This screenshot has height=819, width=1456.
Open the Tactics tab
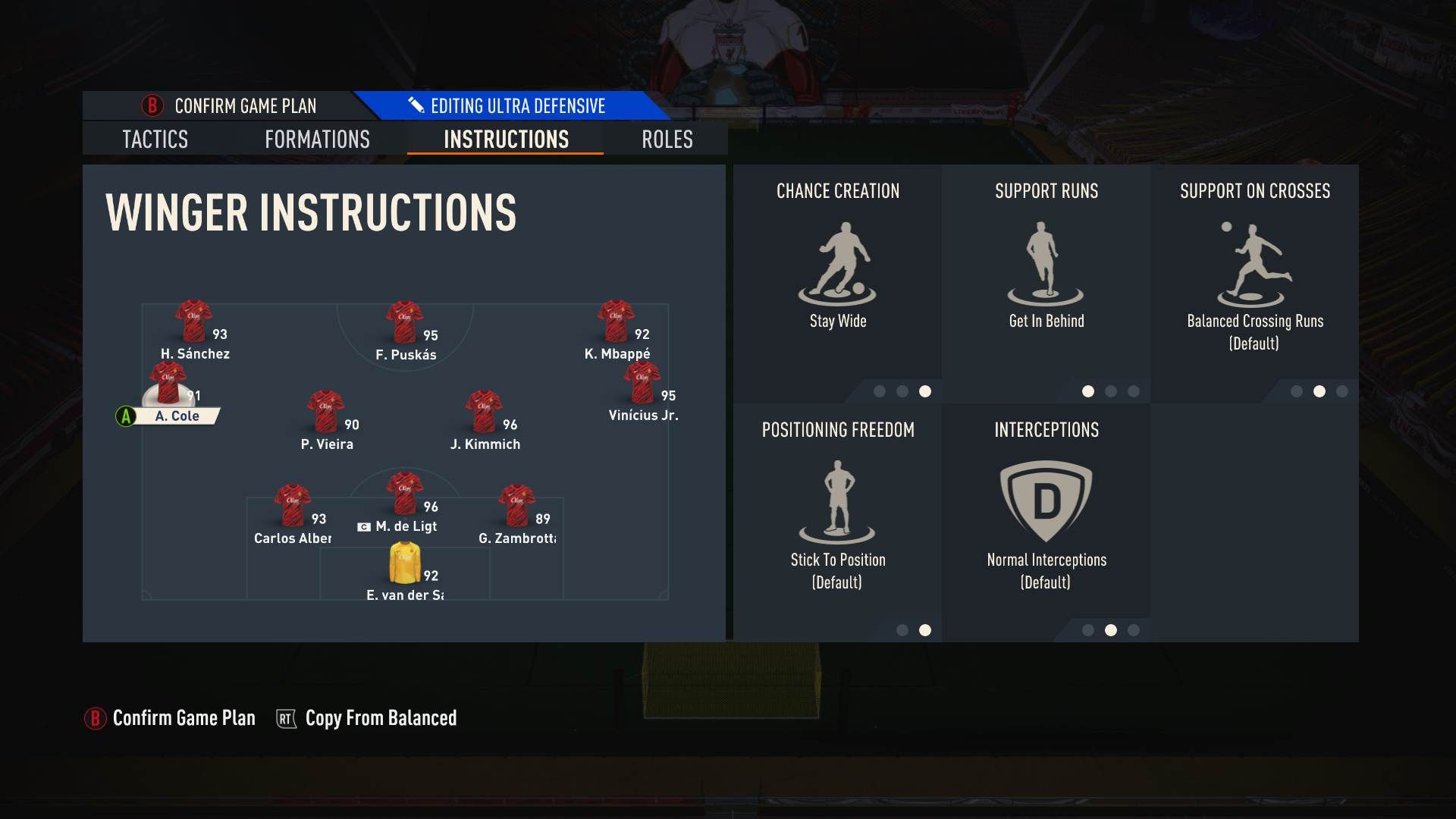[155, 140]
